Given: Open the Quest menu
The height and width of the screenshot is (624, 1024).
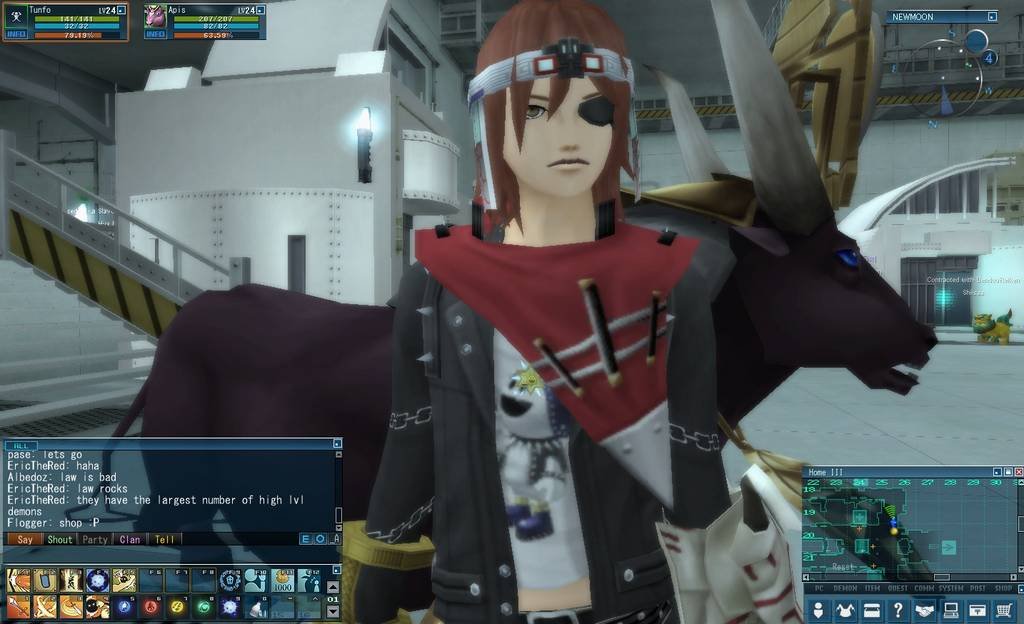Looking at the screenshot, I should [x=898, y=610].
